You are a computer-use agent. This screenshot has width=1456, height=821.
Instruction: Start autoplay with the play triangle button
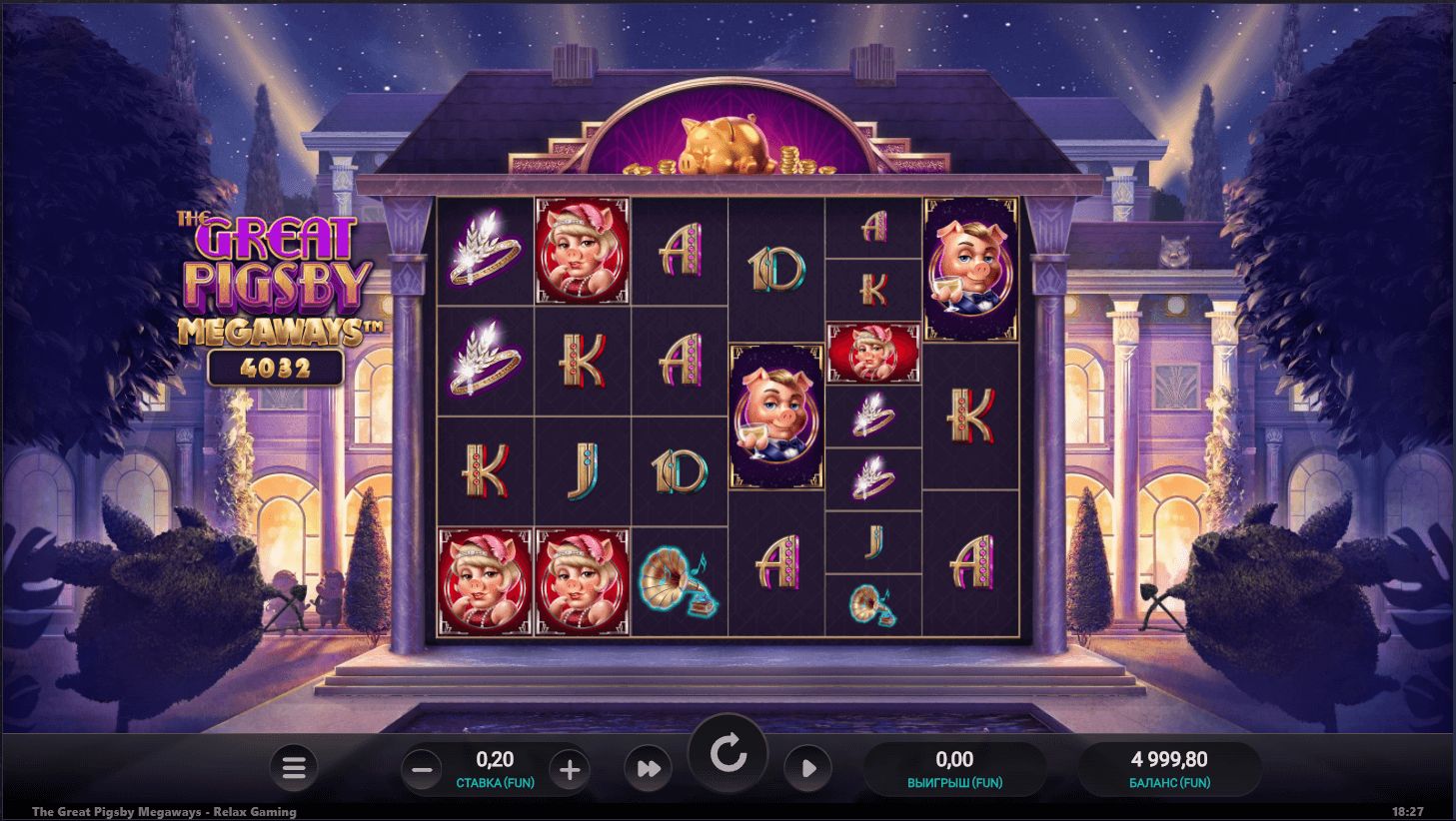(x=807, y=768)
